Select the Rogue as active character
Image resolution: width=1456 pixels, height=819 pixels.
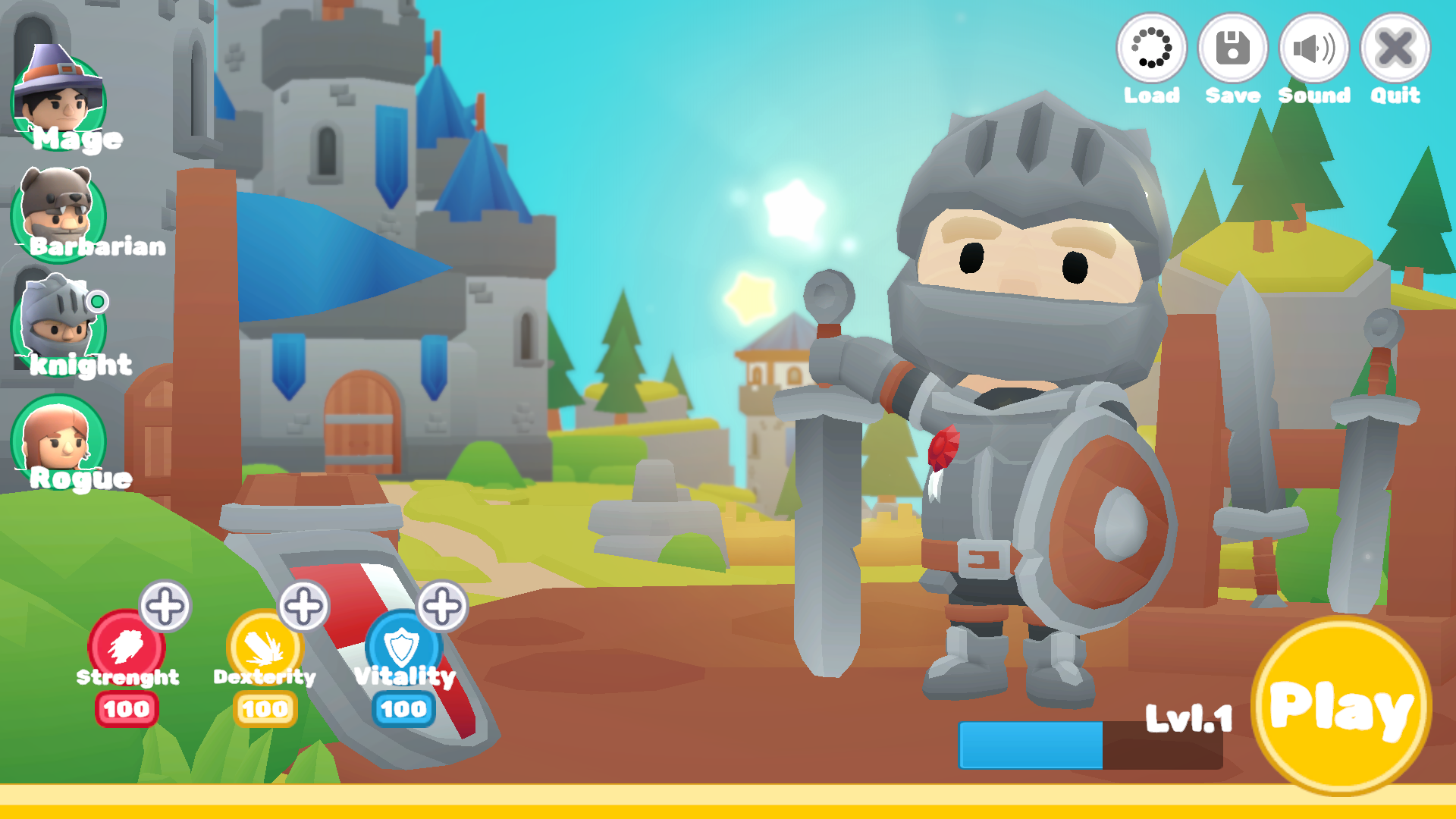coord(59,444)
